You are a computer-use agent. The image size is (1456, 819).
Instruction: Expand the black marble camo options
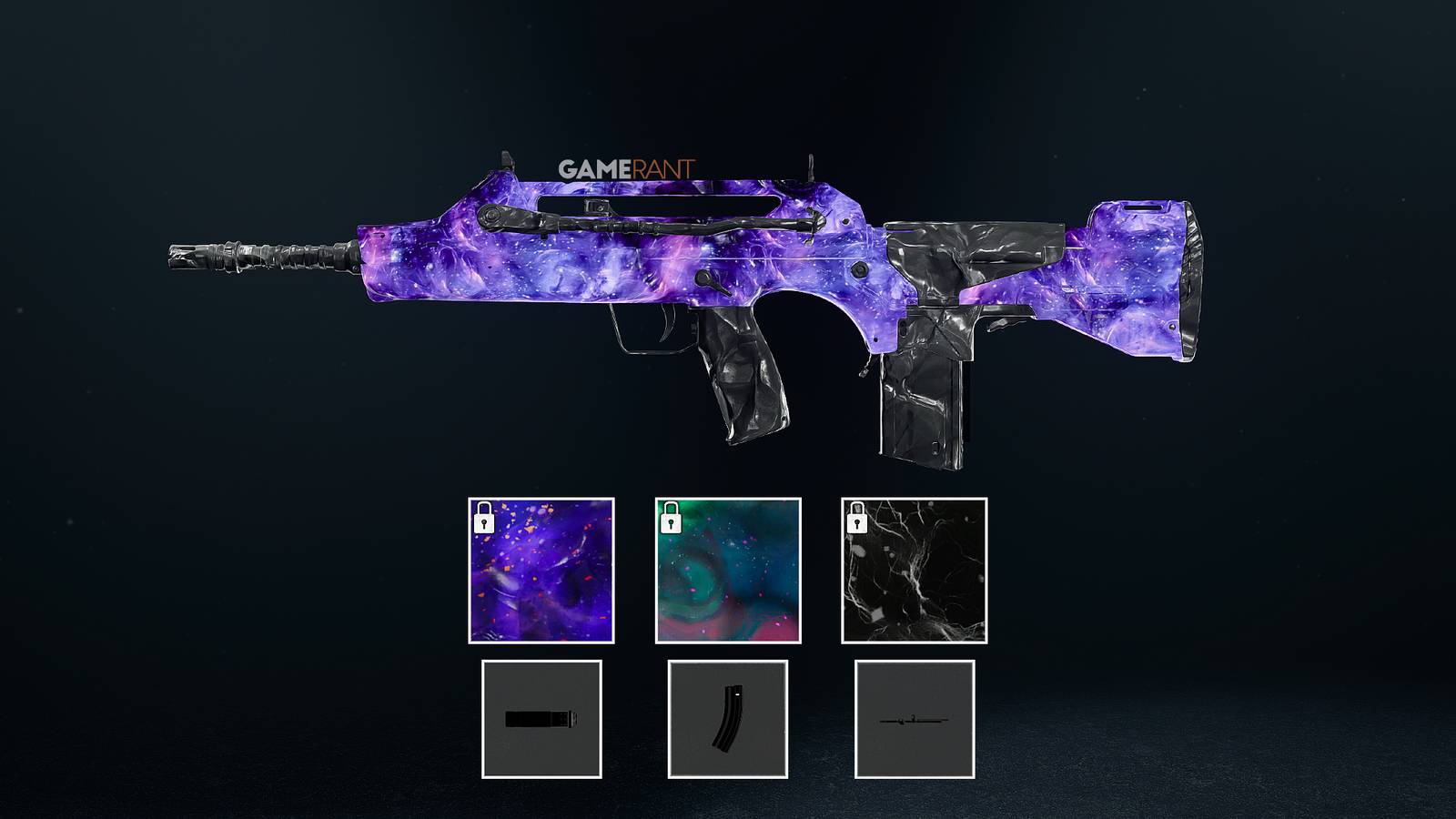(x=915, y=575)
